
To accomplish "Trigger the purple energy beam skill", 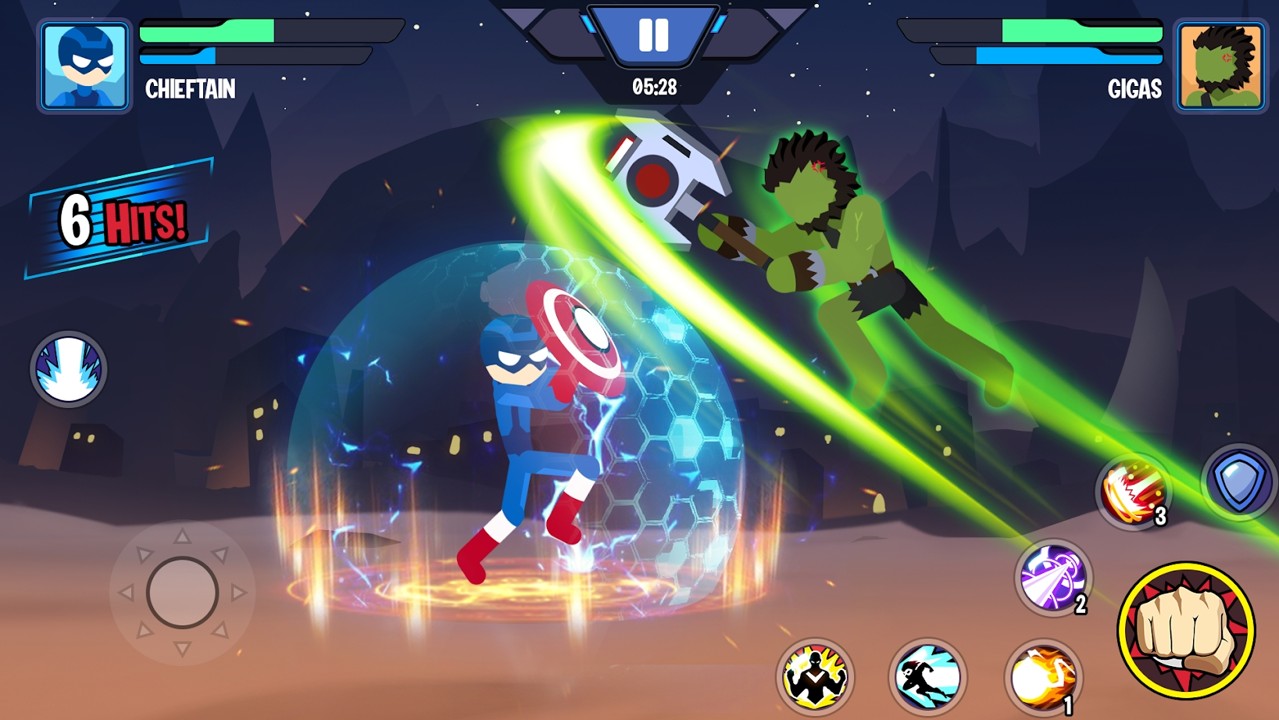I will tap(1052, 577).
